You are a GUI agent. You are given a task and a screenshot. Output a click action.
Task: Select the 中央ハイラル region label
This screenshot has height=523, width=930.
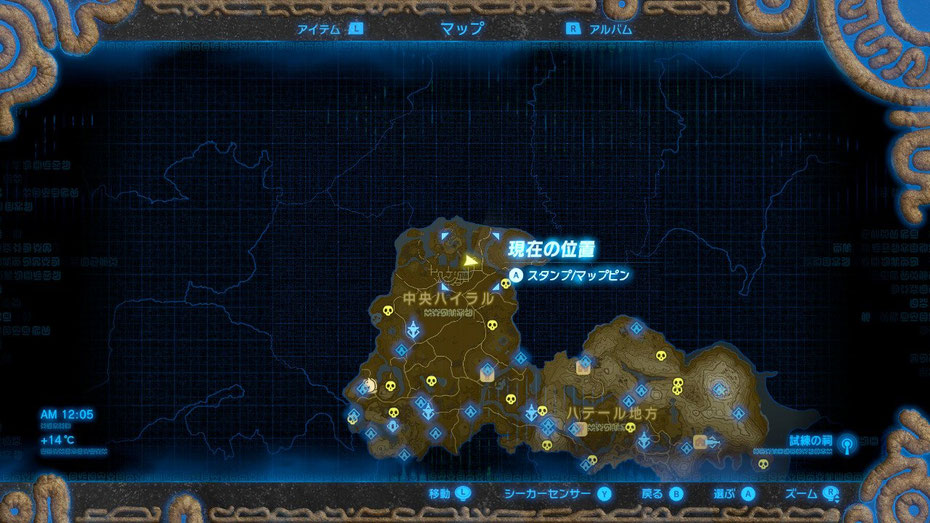447,299
